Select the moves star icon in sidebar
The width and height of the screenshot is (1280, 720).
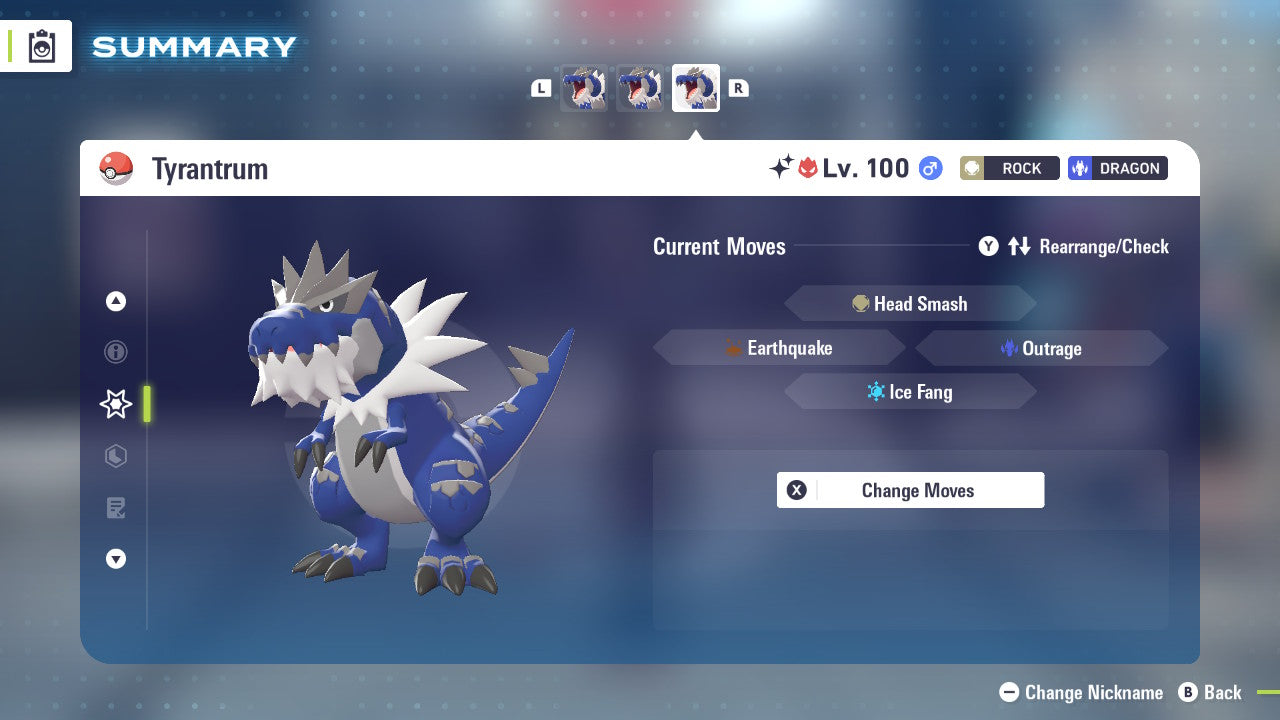coord(115,404)
